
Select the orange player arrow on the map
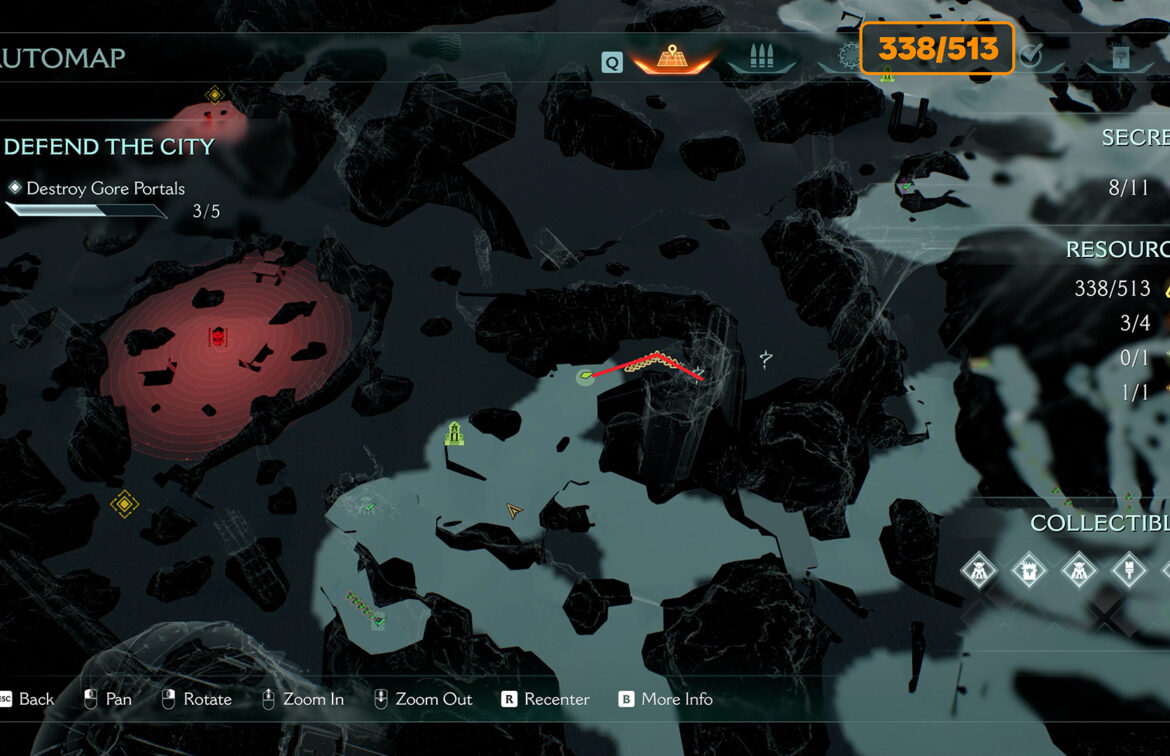(514, 510)
